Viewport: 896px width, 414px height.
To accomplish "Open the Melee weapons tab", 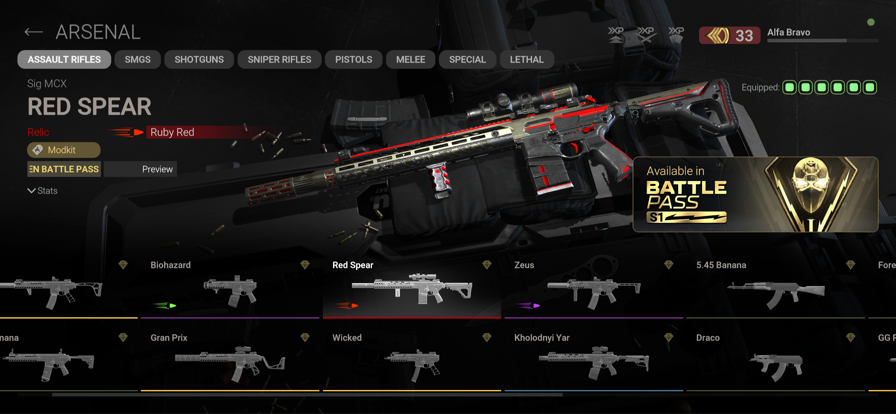I will click(410, 60).
